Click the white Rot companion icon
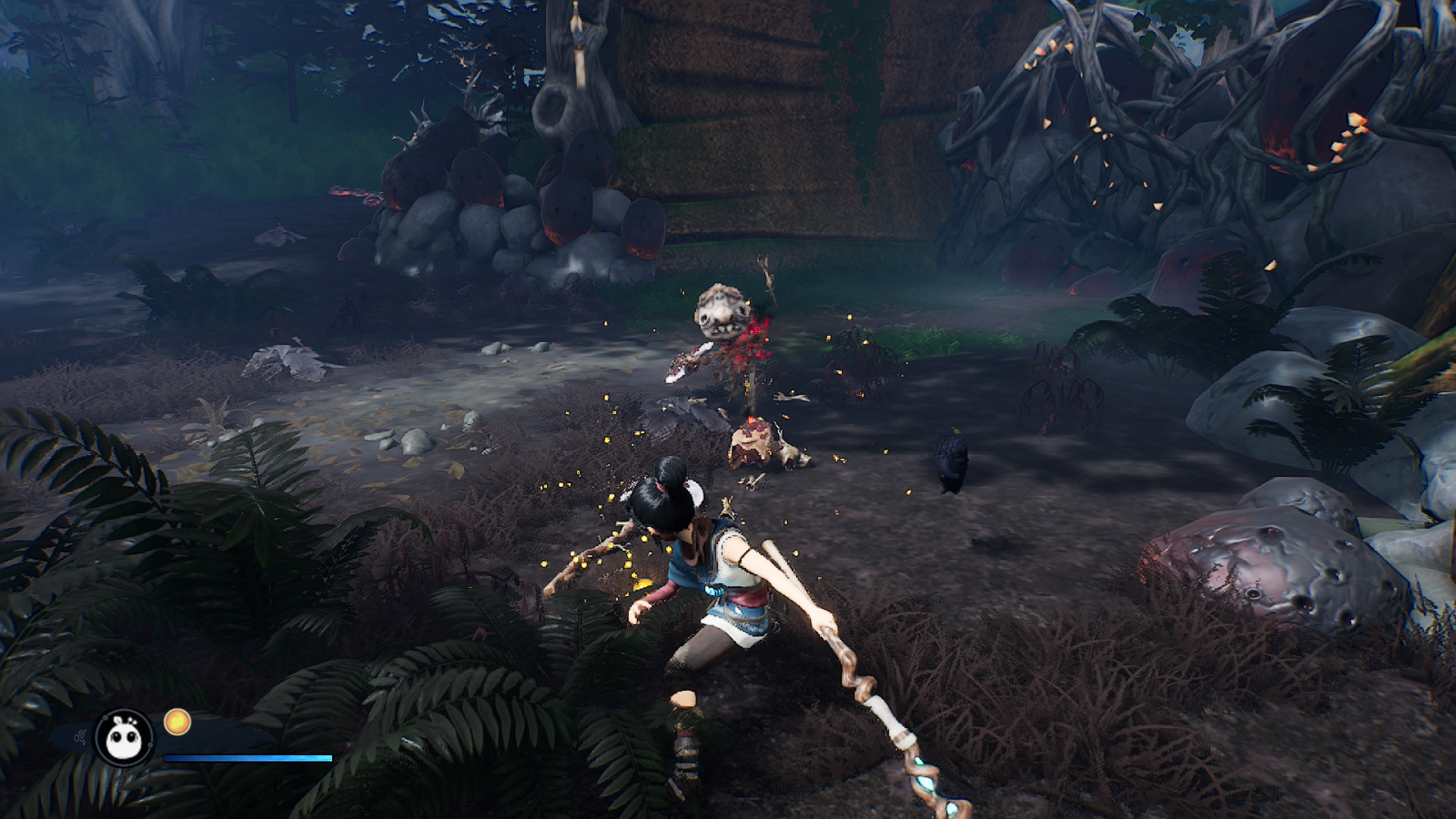1456x819 pixels. tap(124, 737)
